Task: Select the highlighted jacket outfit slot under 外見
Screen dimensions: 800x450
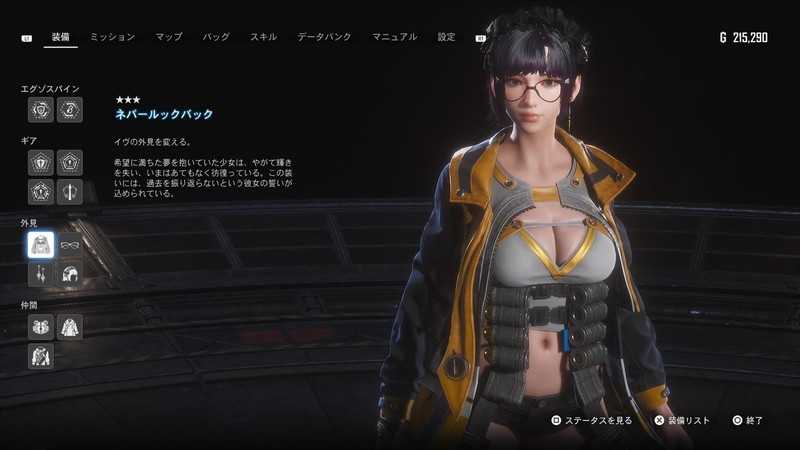Action: coord(41,246)
